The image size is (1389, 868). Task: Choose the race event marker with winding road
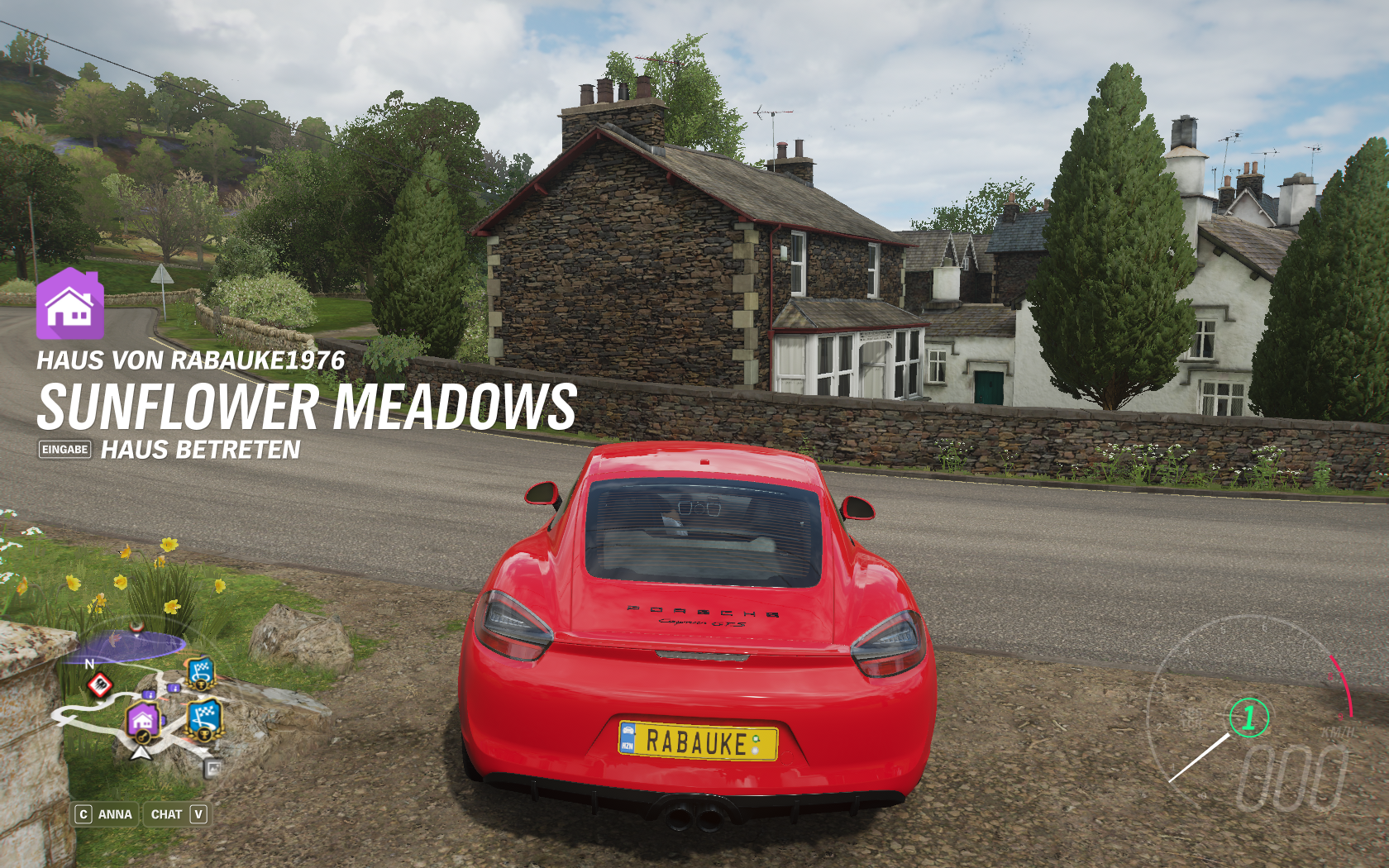[204, 718]
